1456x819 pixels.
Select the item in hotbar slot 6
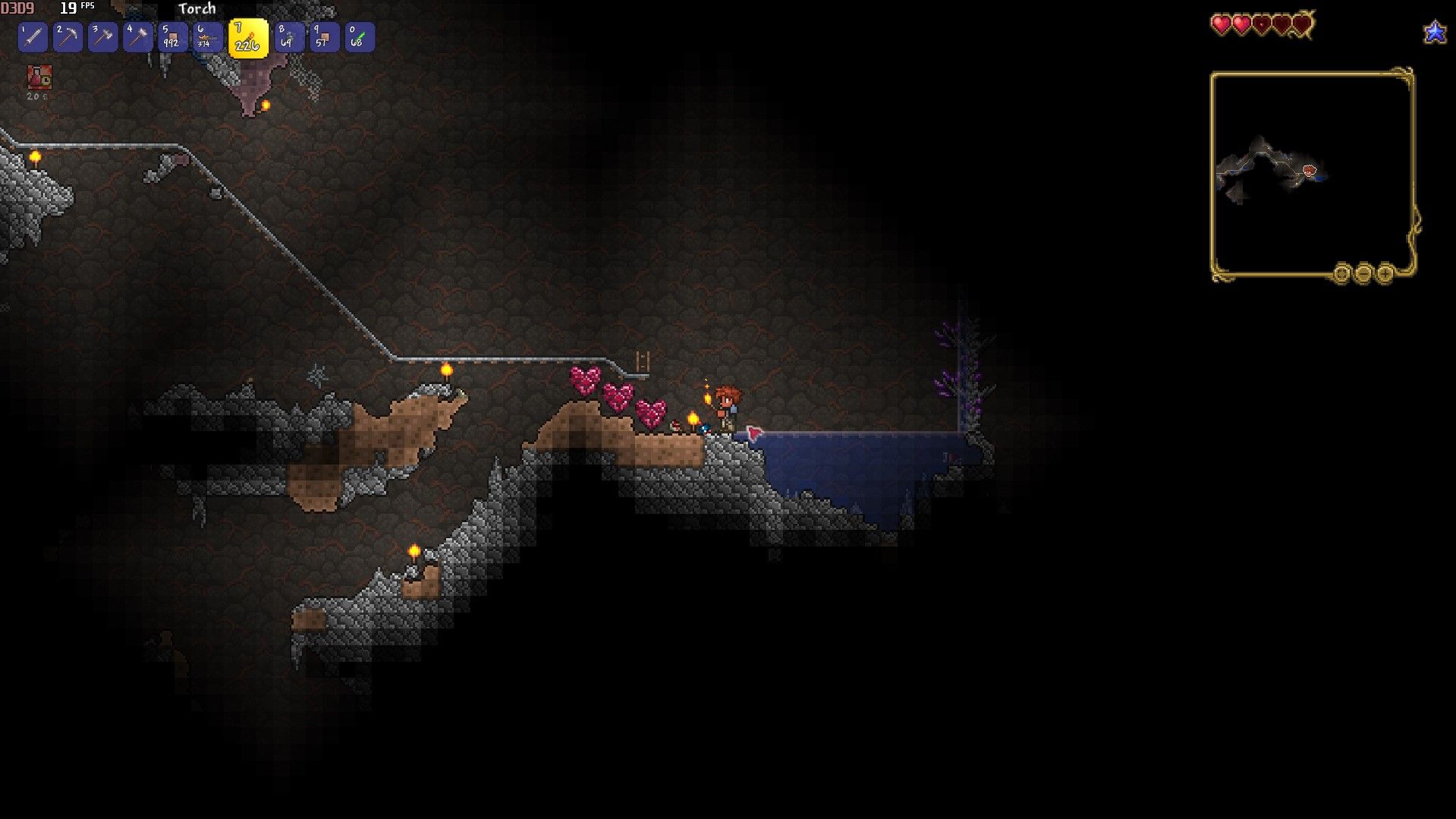[x=209, y=36]
